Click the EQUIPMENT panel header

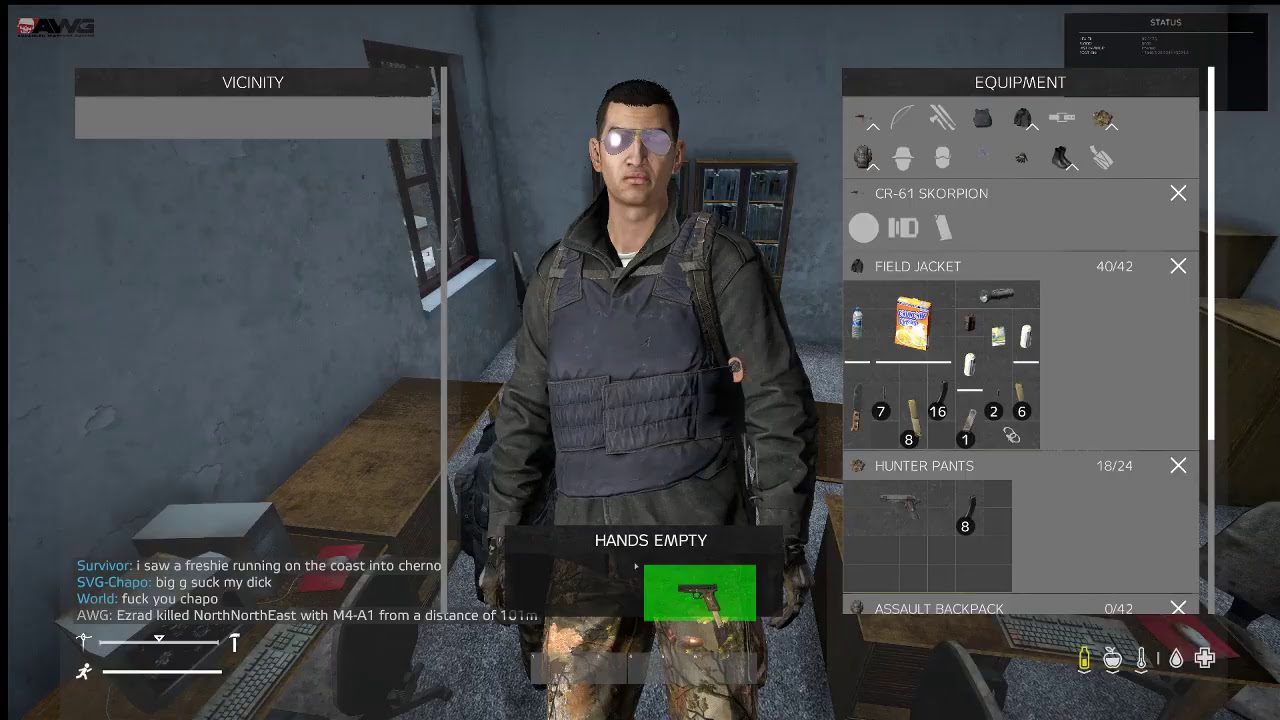click(x=1021, y=82)
